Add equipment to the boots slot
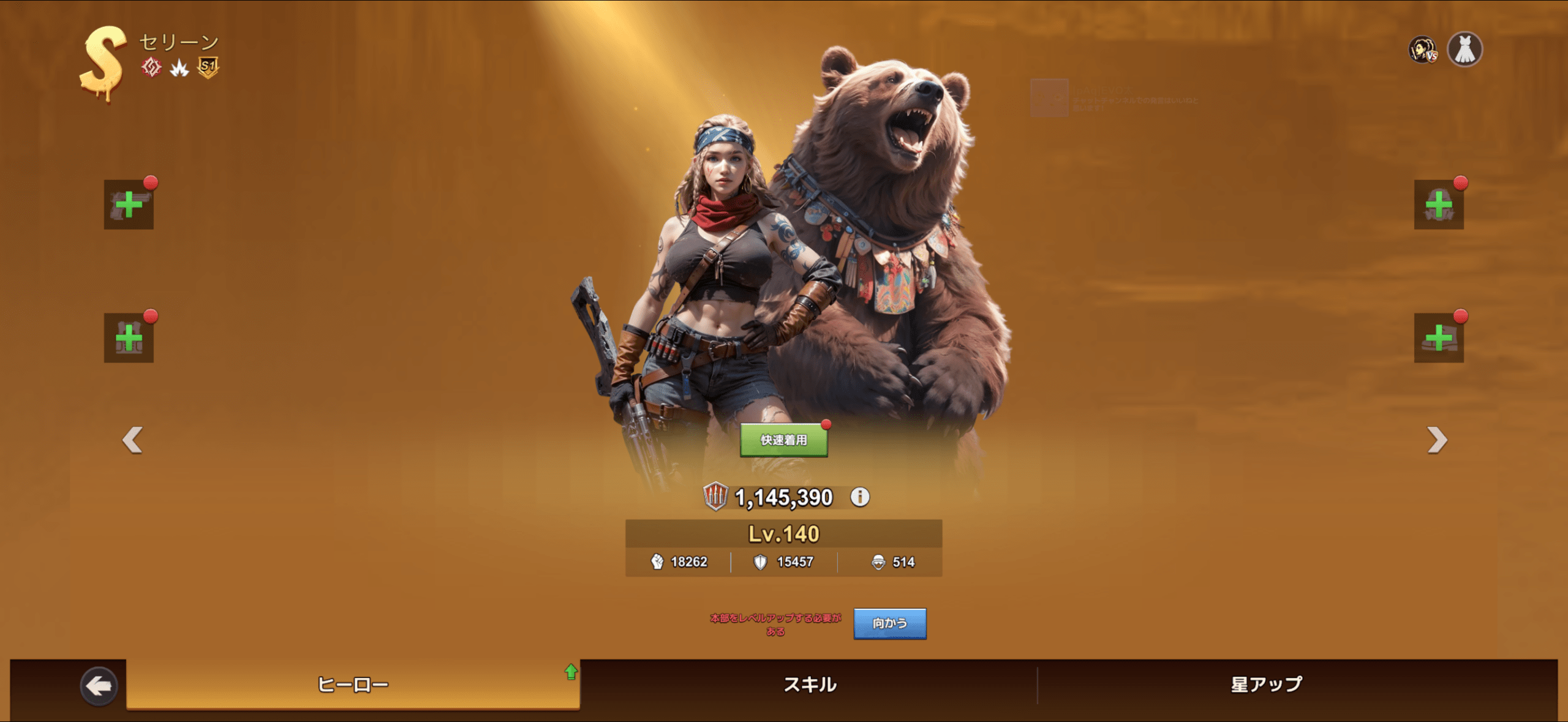Viewport: 1568px width, 722px height. pyautogui.click(x=1439, y=338)
